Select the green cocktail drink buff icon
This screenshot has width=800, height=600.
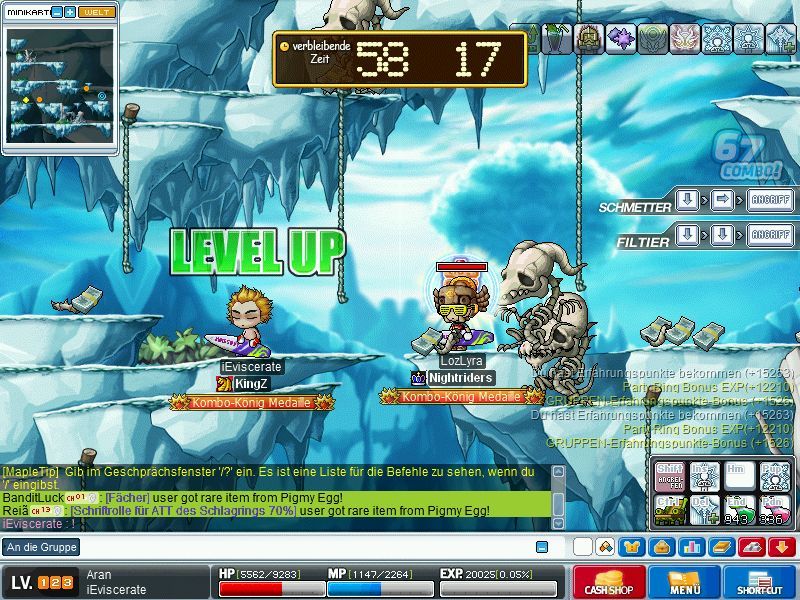point(556,38)
